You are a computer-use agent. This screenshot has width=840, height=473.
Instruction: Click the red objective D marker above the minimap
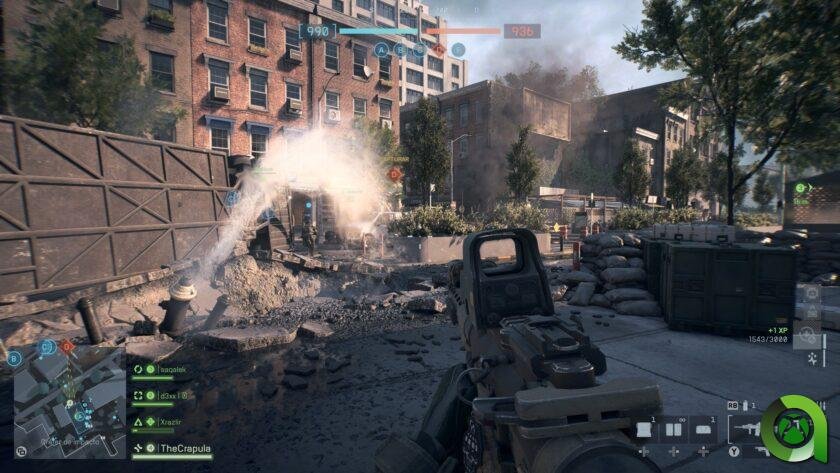click(x=68, y=347)
